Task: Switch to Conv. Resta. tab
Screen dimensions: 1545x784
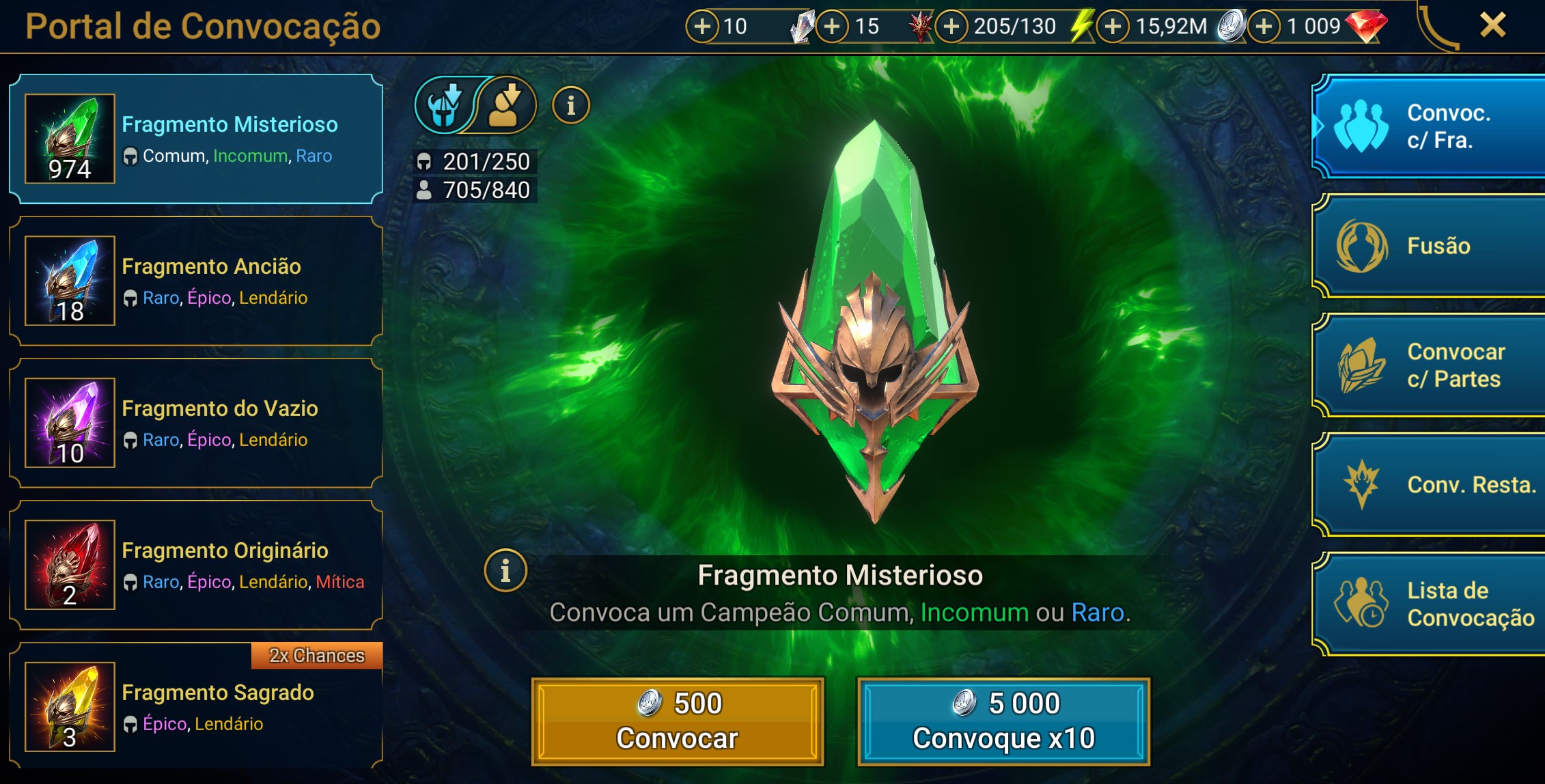Action: pyautogui.click(x=1429, y=485)
